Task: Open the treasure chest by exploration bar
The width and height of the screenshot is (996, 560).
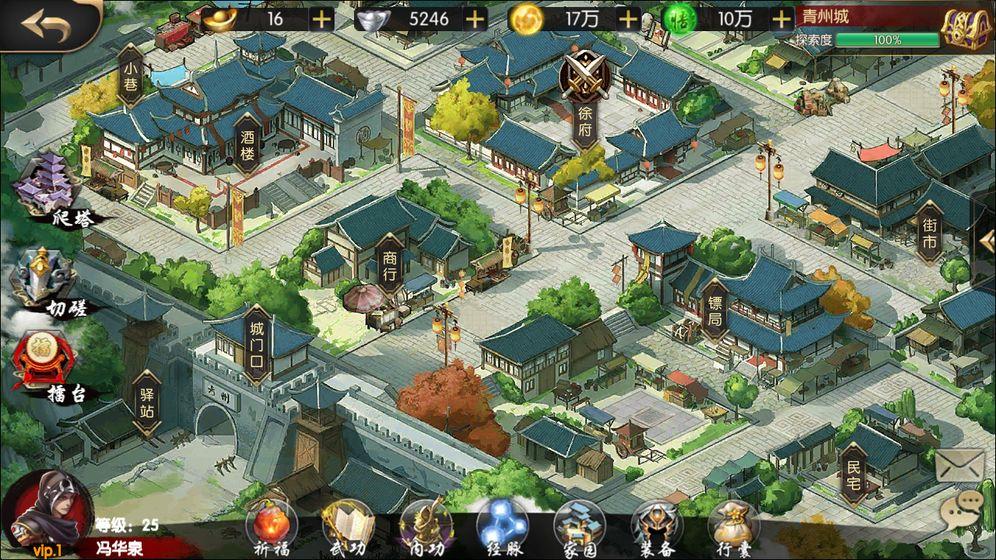Action: click(964, 29)
